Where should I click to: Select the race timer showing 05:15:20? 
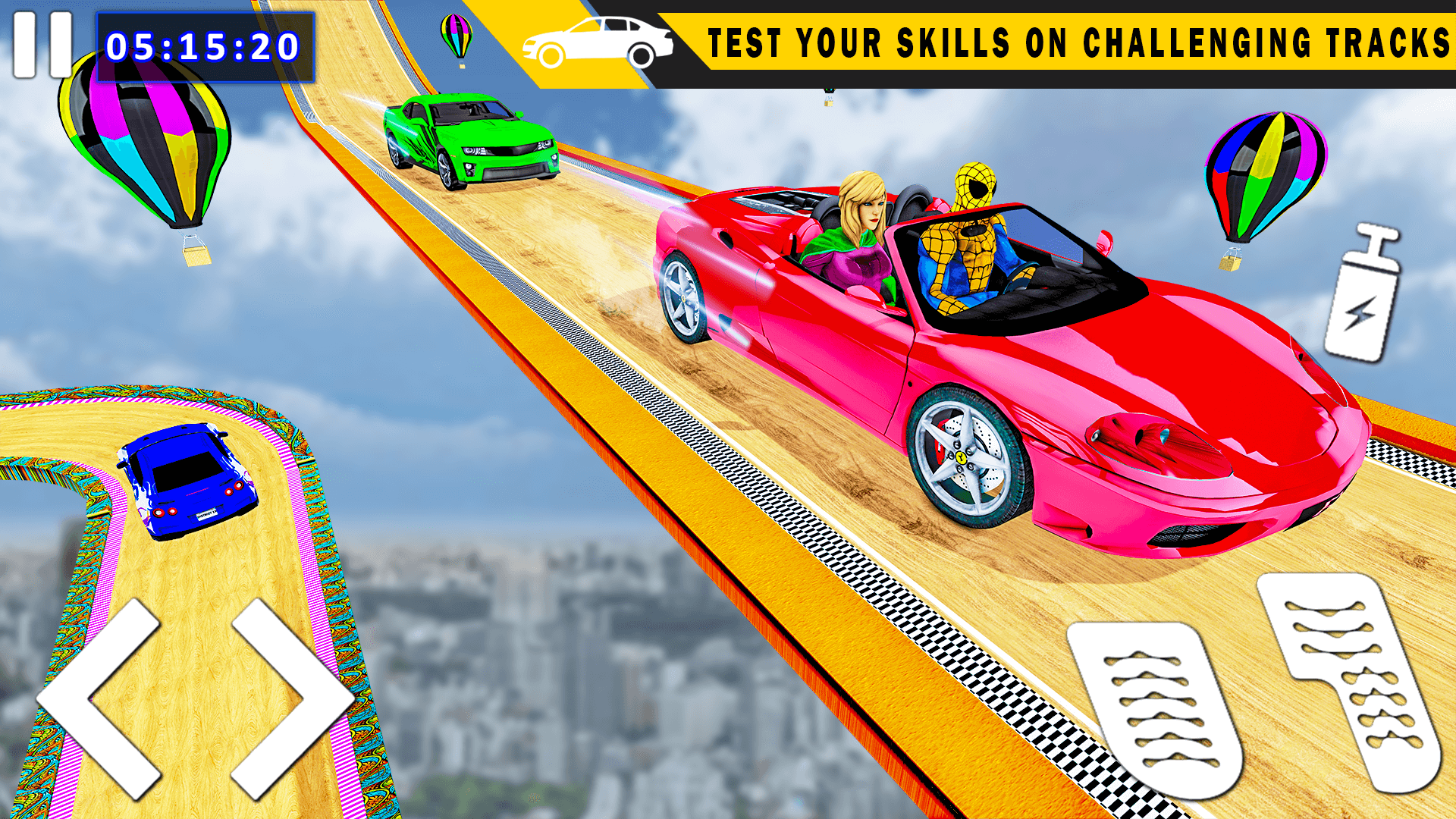[x=205, y=47]
